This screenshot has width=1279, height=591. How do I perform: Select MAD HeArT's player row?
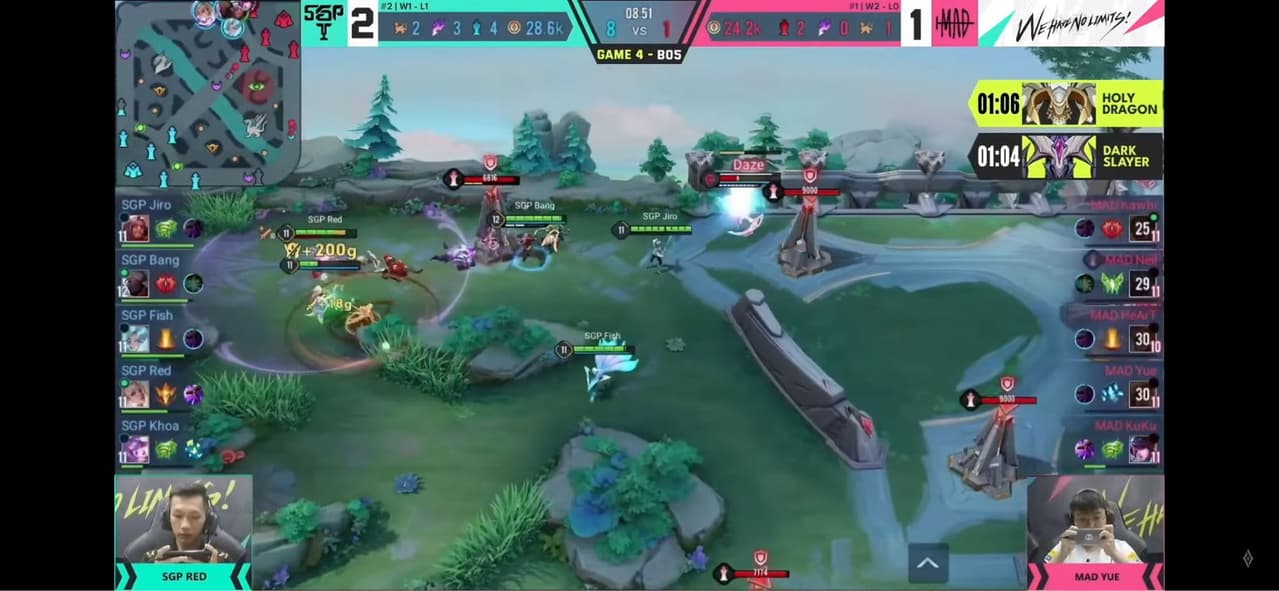point(1120,330)
